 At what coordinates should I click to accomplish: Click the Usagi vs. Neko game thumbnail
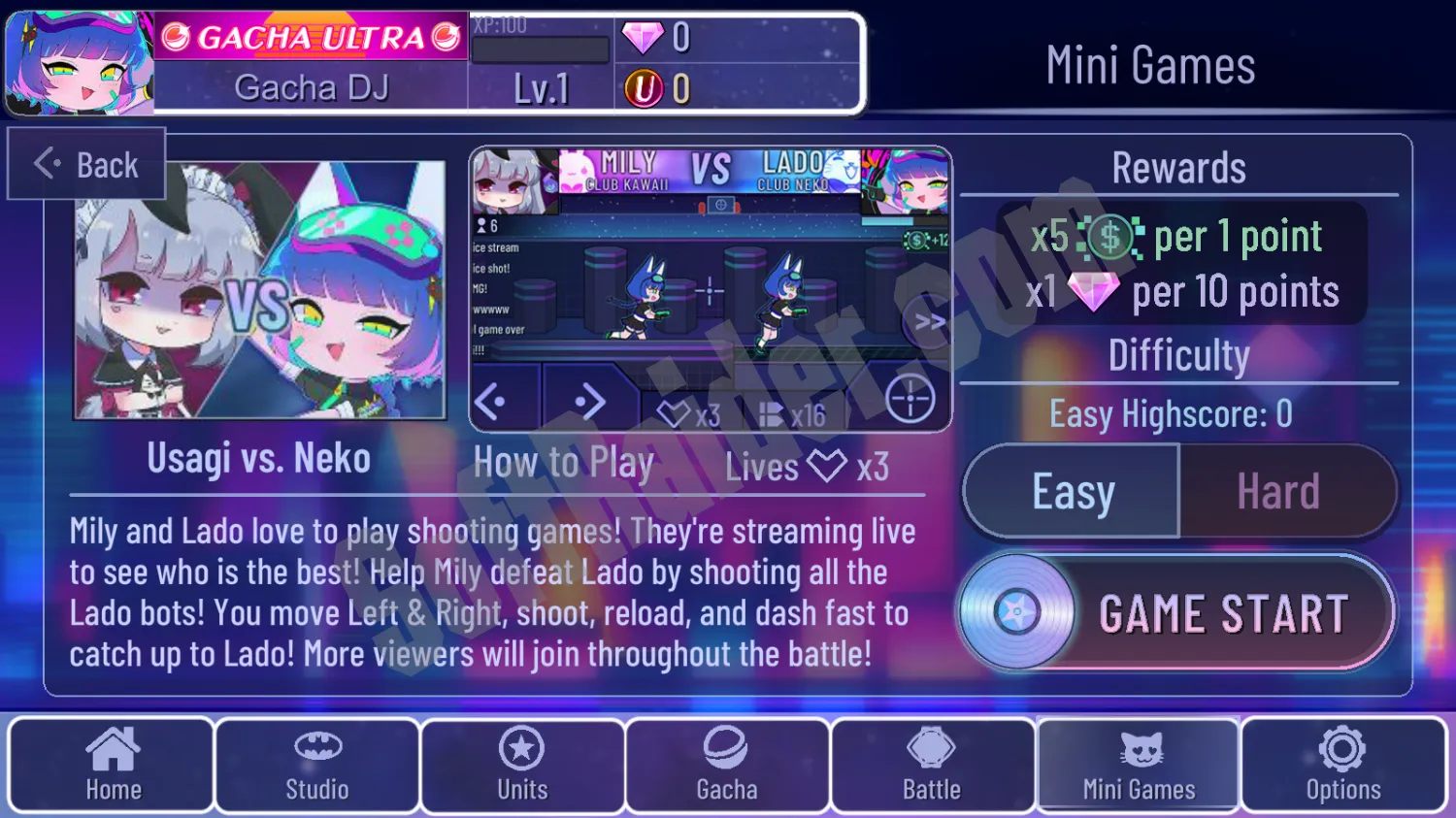260,291
